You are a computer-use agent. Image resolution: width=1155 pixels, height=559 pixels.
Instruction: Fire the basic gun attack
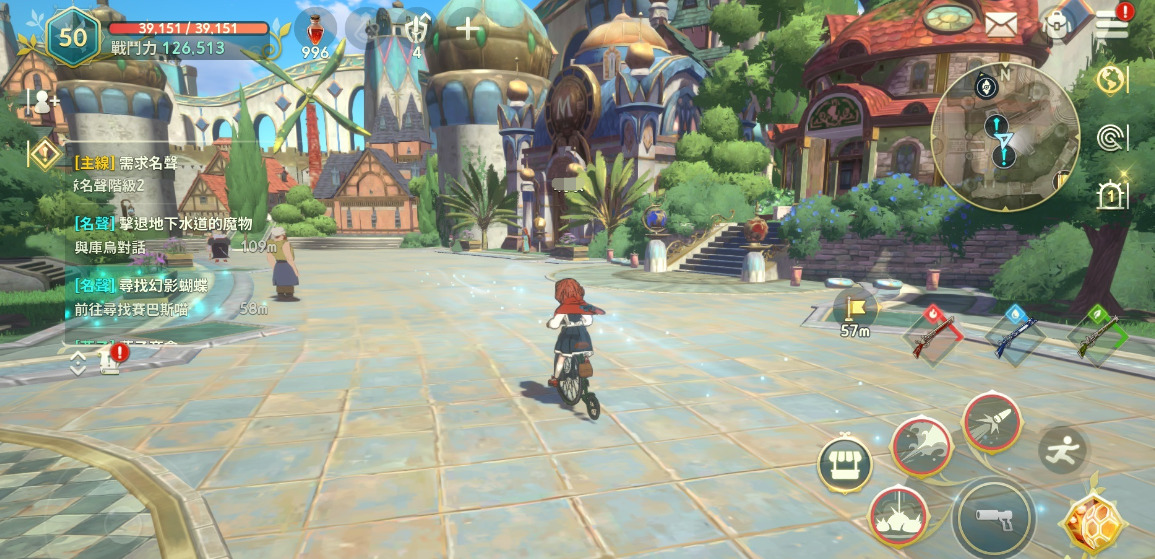tap(994, 516)
